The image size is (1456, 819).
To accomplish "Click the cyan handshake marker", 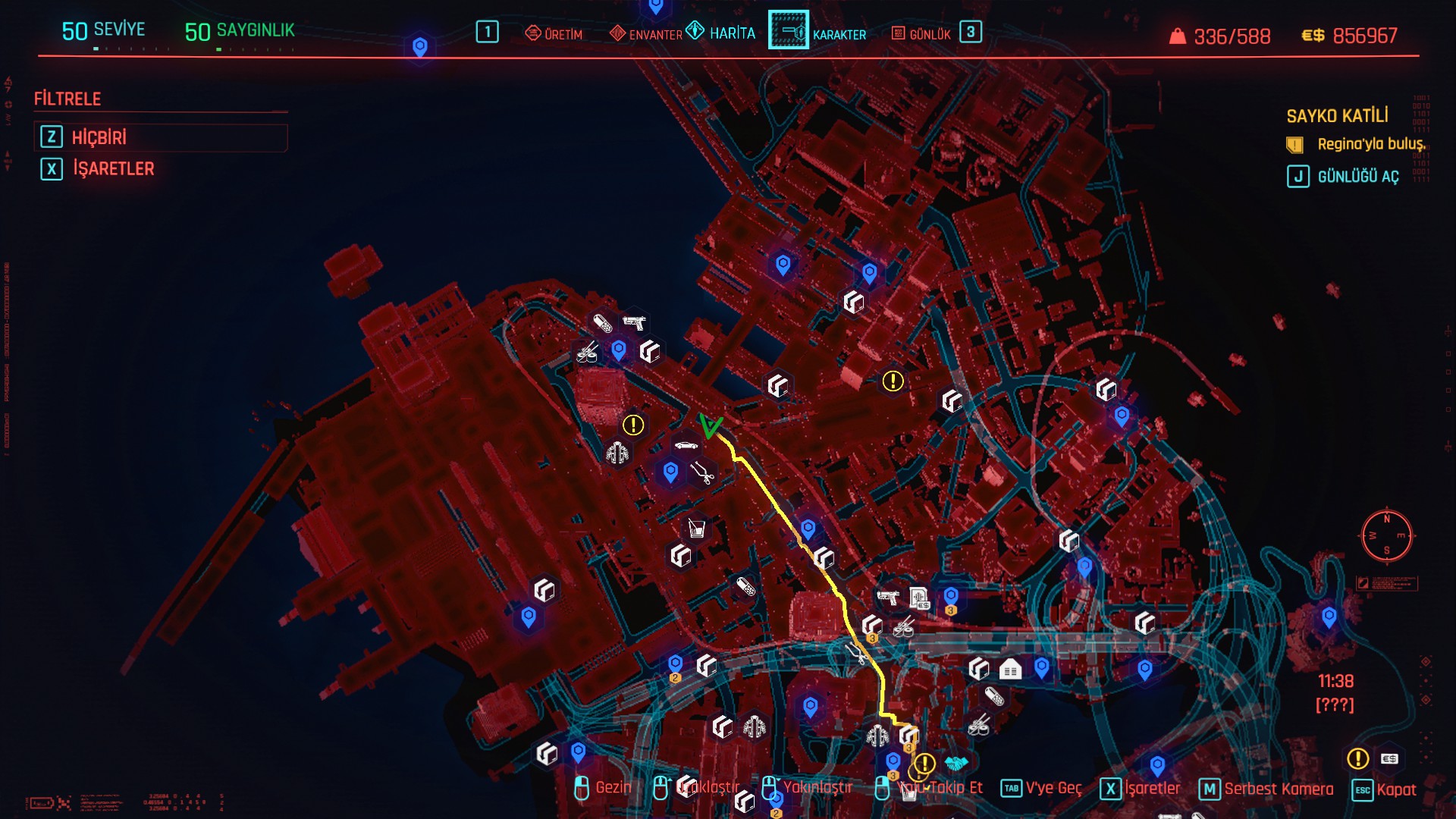I will [x=956, y=763].
